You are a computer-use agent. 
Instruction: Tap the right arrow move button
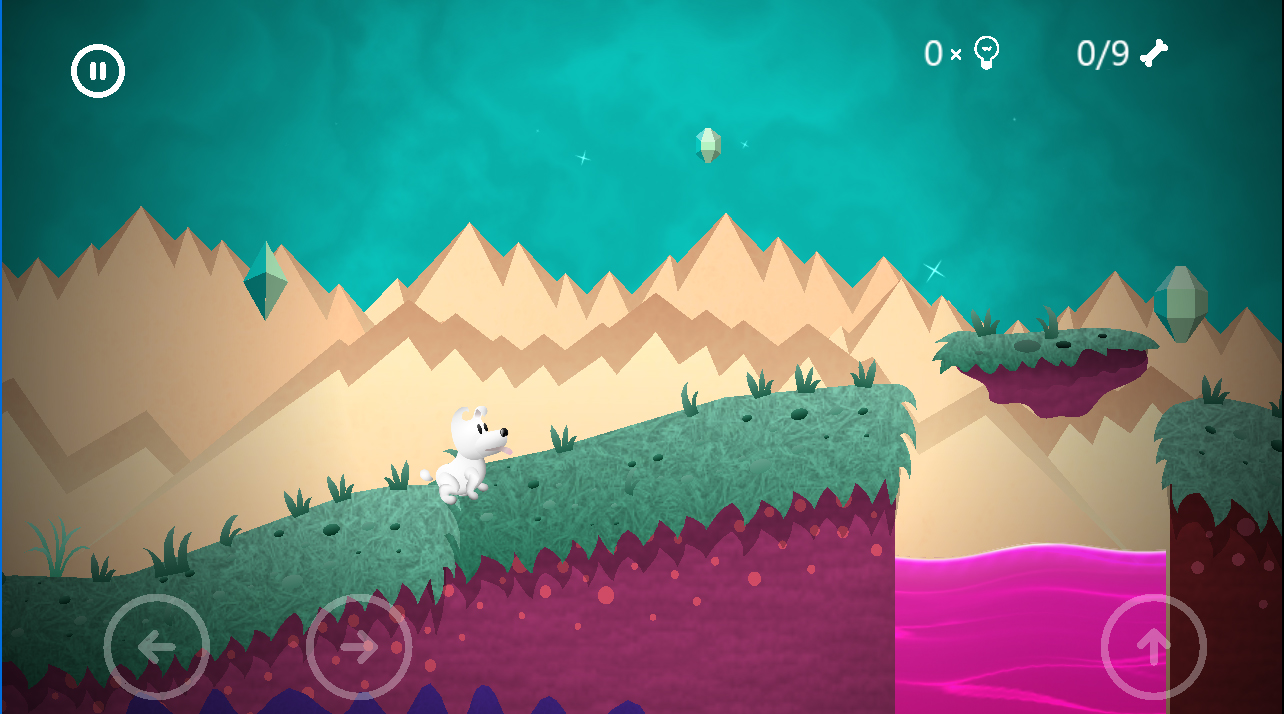(359, 647)
